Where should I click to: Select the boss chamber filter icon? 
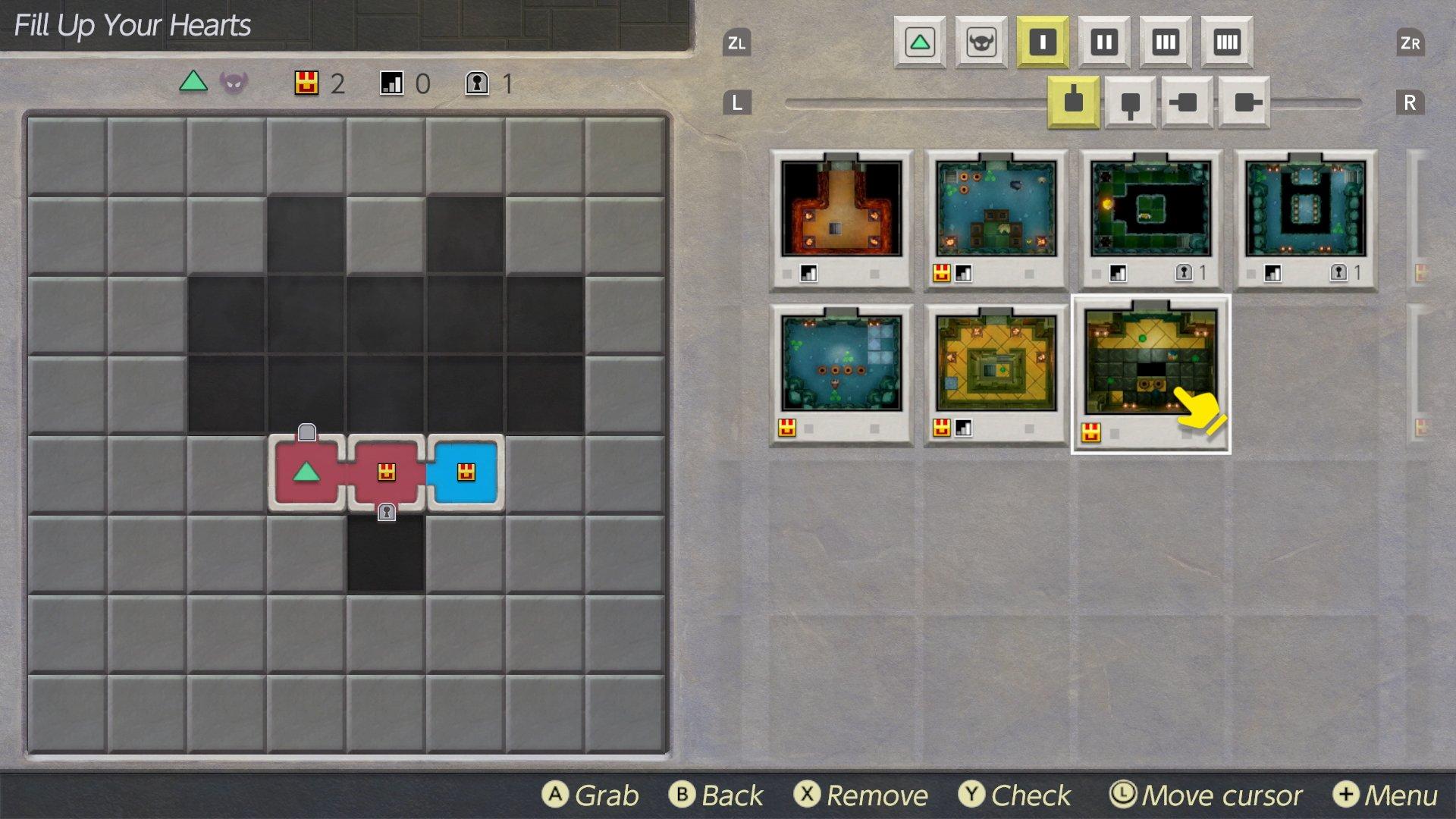click(x=981, y=43)
